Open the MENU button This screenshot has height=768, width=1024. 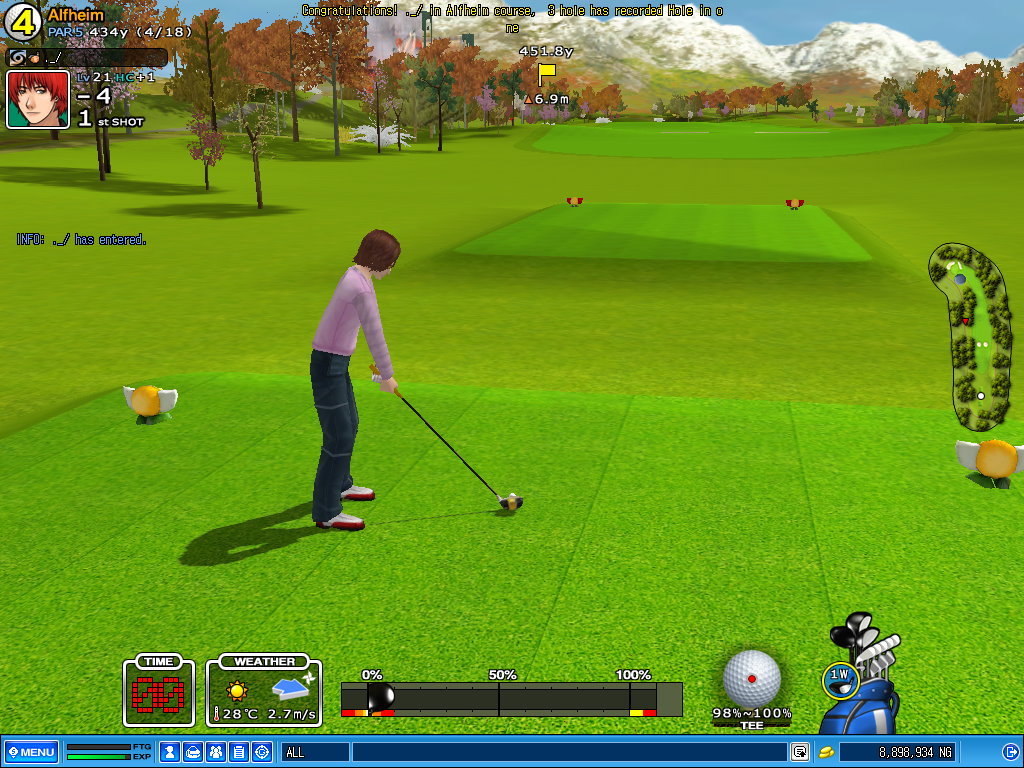point(32,752)
